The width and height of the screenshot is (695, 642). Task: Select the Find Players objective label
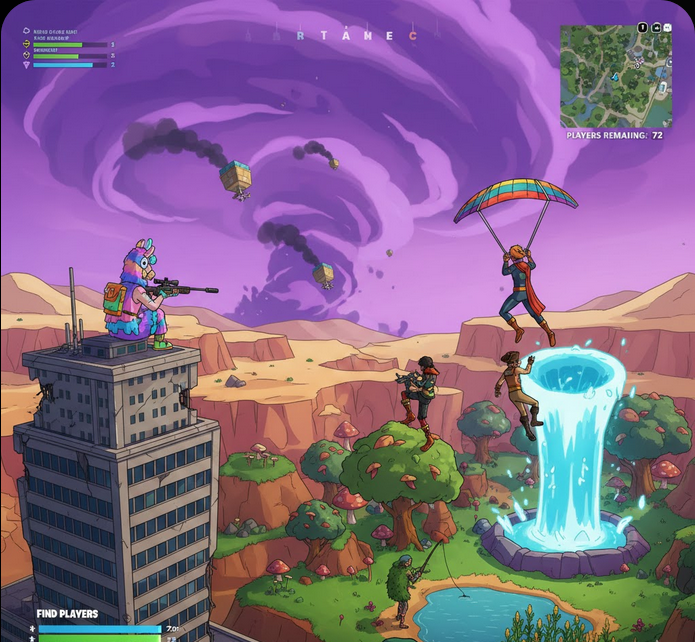67,614
